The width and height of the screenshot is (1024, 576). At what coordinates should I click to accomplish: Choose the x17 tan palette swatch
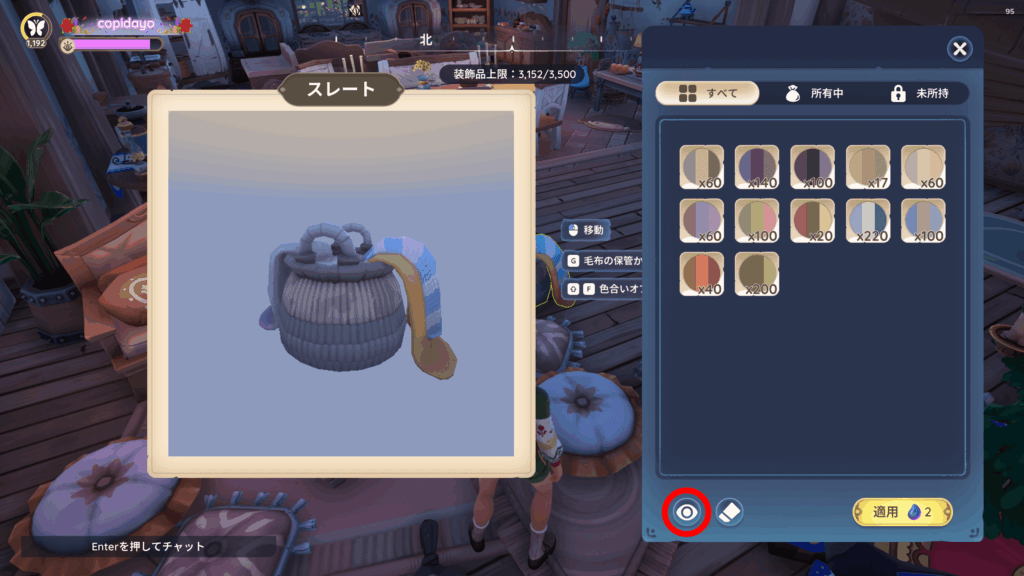[868, 167]
